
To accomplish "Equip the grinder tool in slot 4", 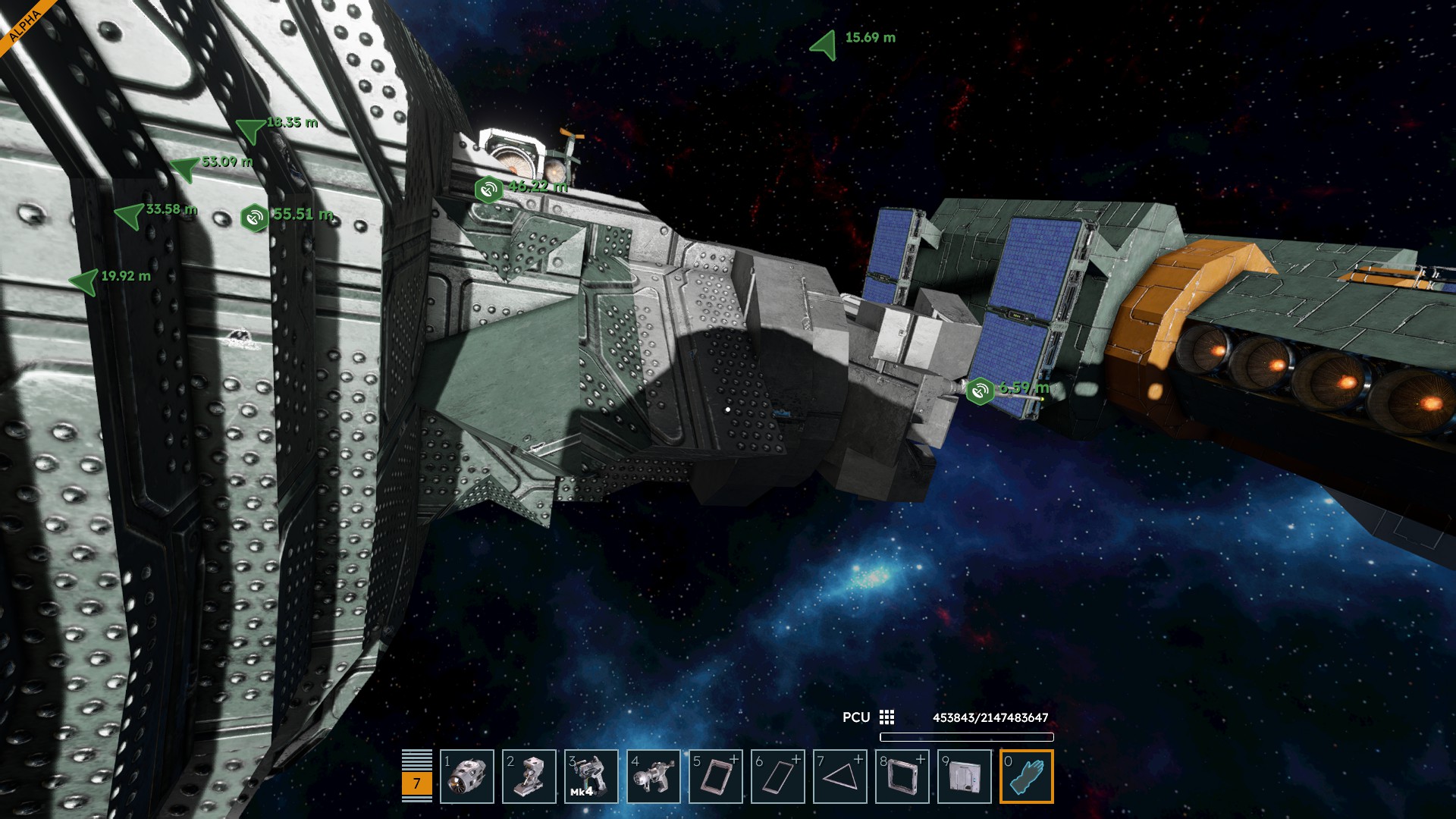I will click(654, 777).
